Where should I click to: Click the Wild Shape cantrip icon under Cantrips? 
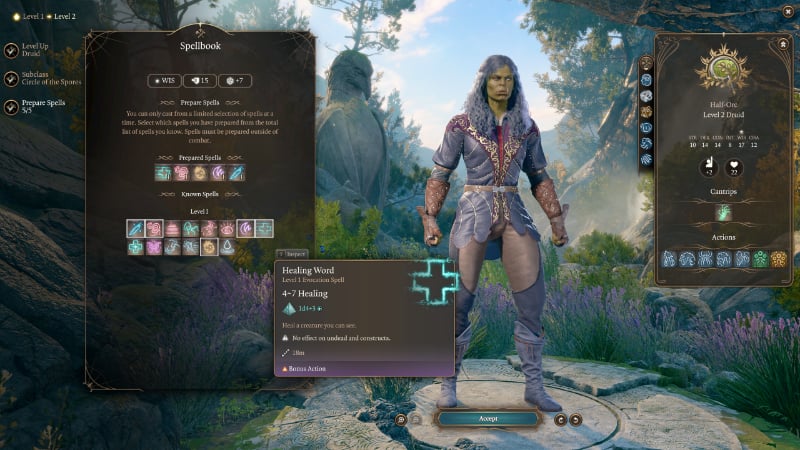point(723,213)
